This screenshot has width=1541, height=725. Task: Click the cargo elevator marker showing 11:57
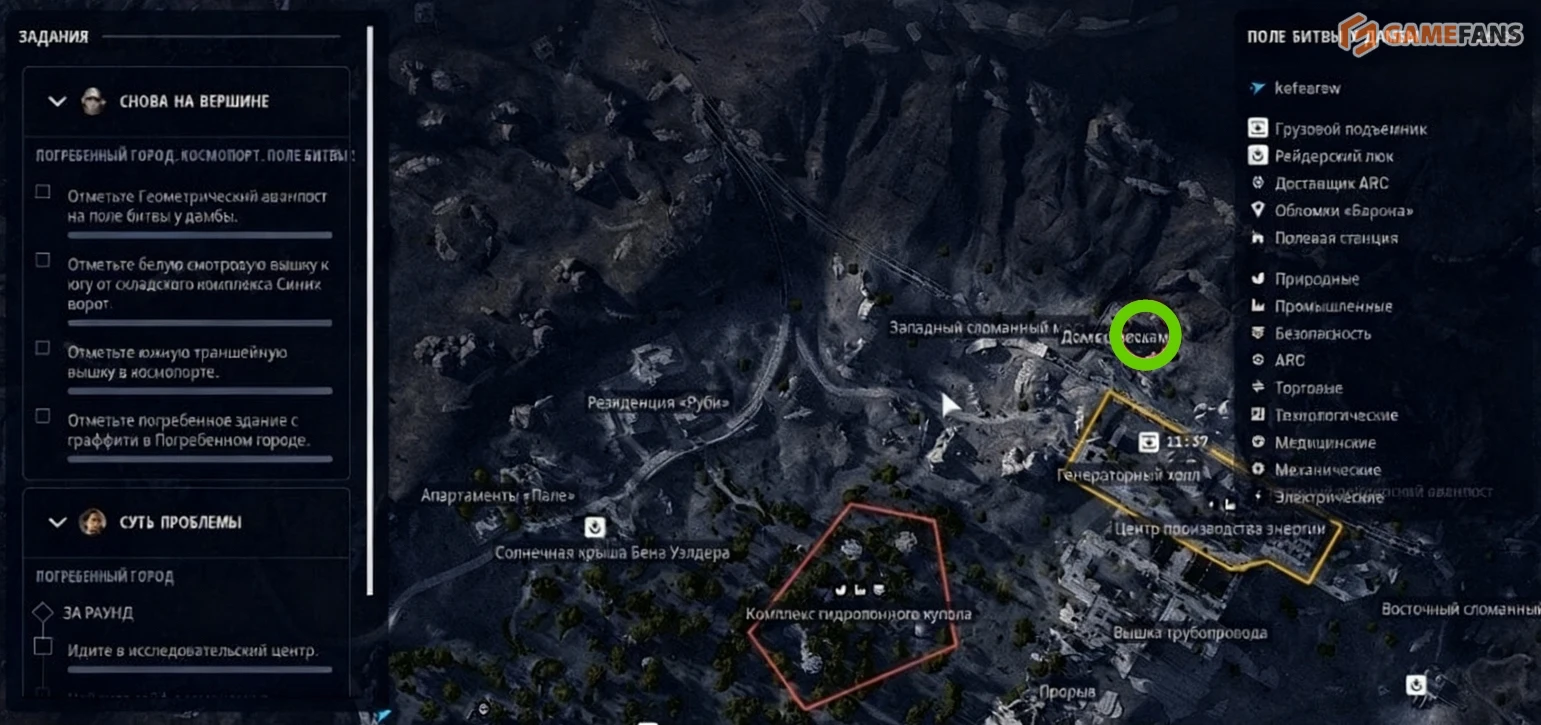(1151, 441)
